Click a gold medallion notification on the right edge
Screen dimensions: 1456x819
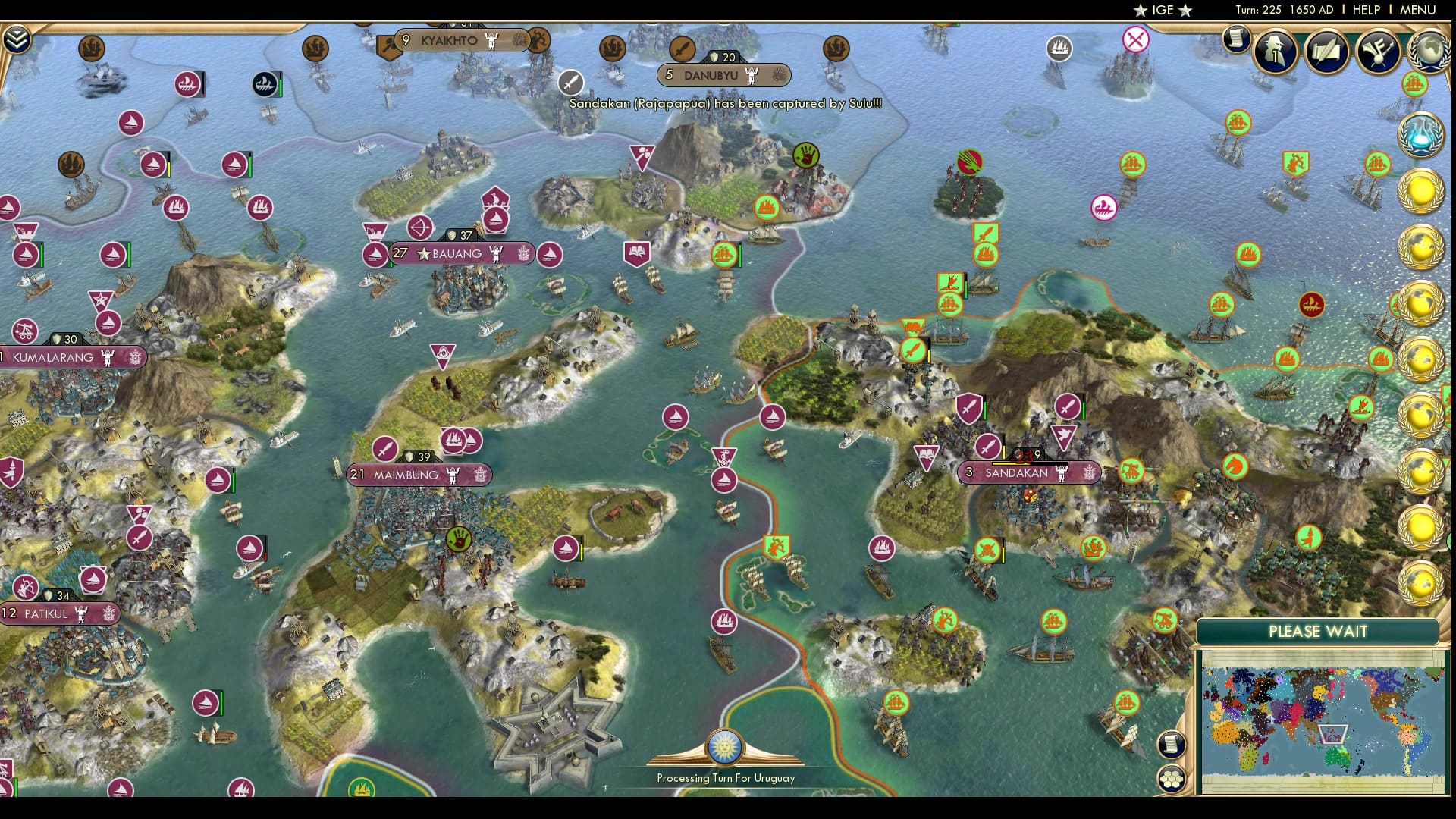1422,191
